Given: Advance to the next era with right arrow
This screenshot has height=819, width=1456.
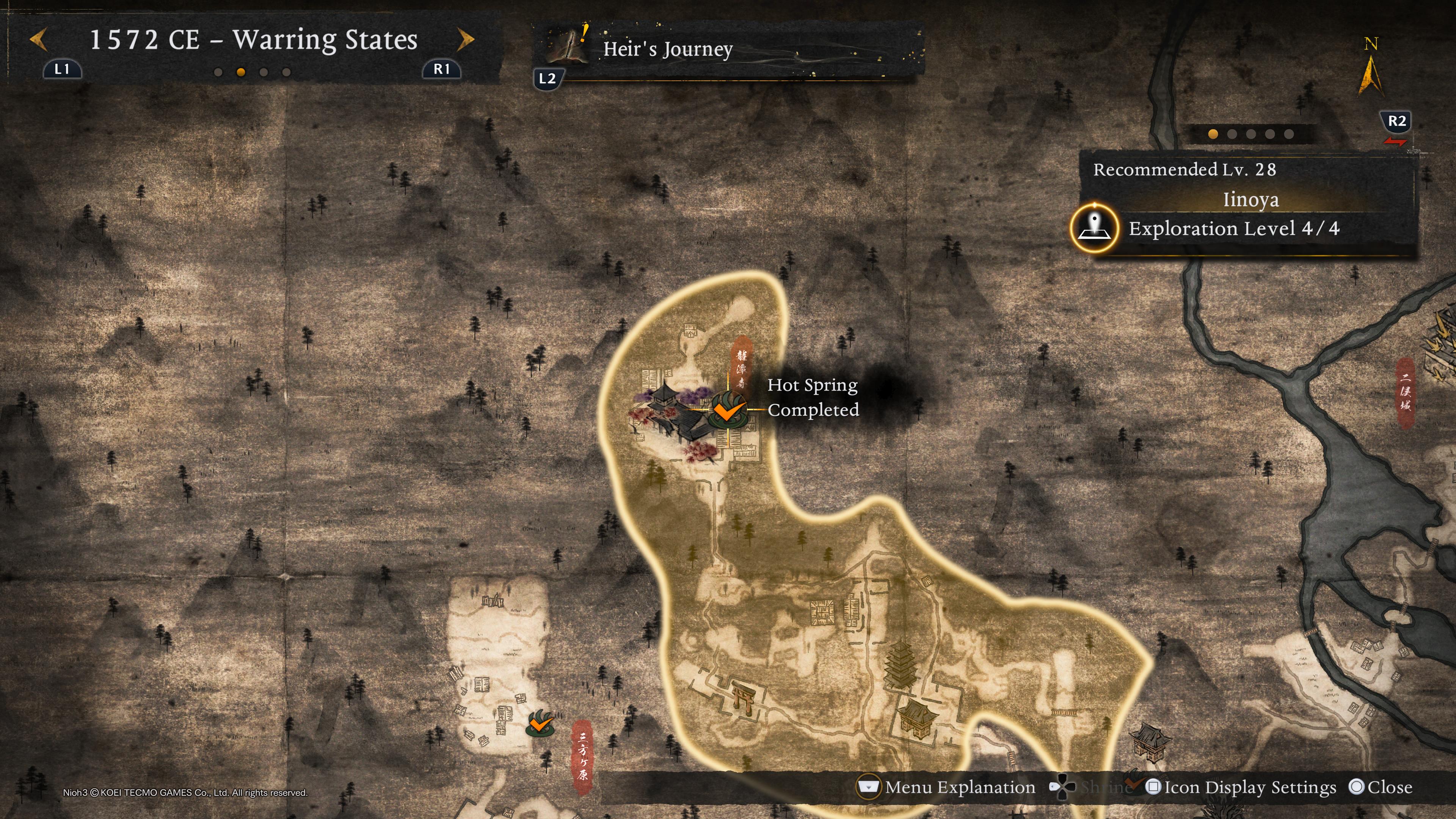Looking at the screenshot, I should point(465,40).
